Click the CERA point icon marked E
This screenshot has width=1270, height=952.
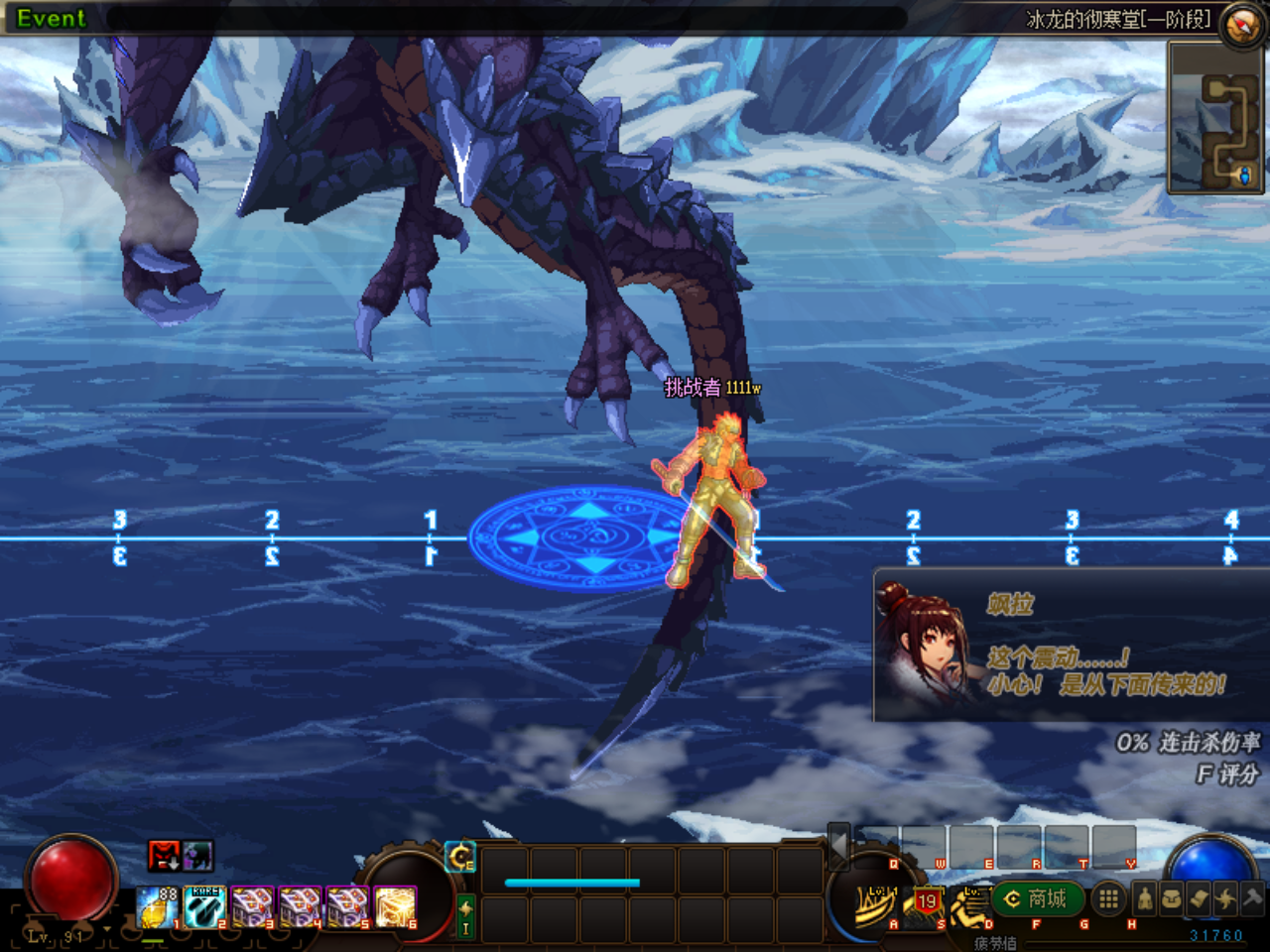tap(460, 857)
